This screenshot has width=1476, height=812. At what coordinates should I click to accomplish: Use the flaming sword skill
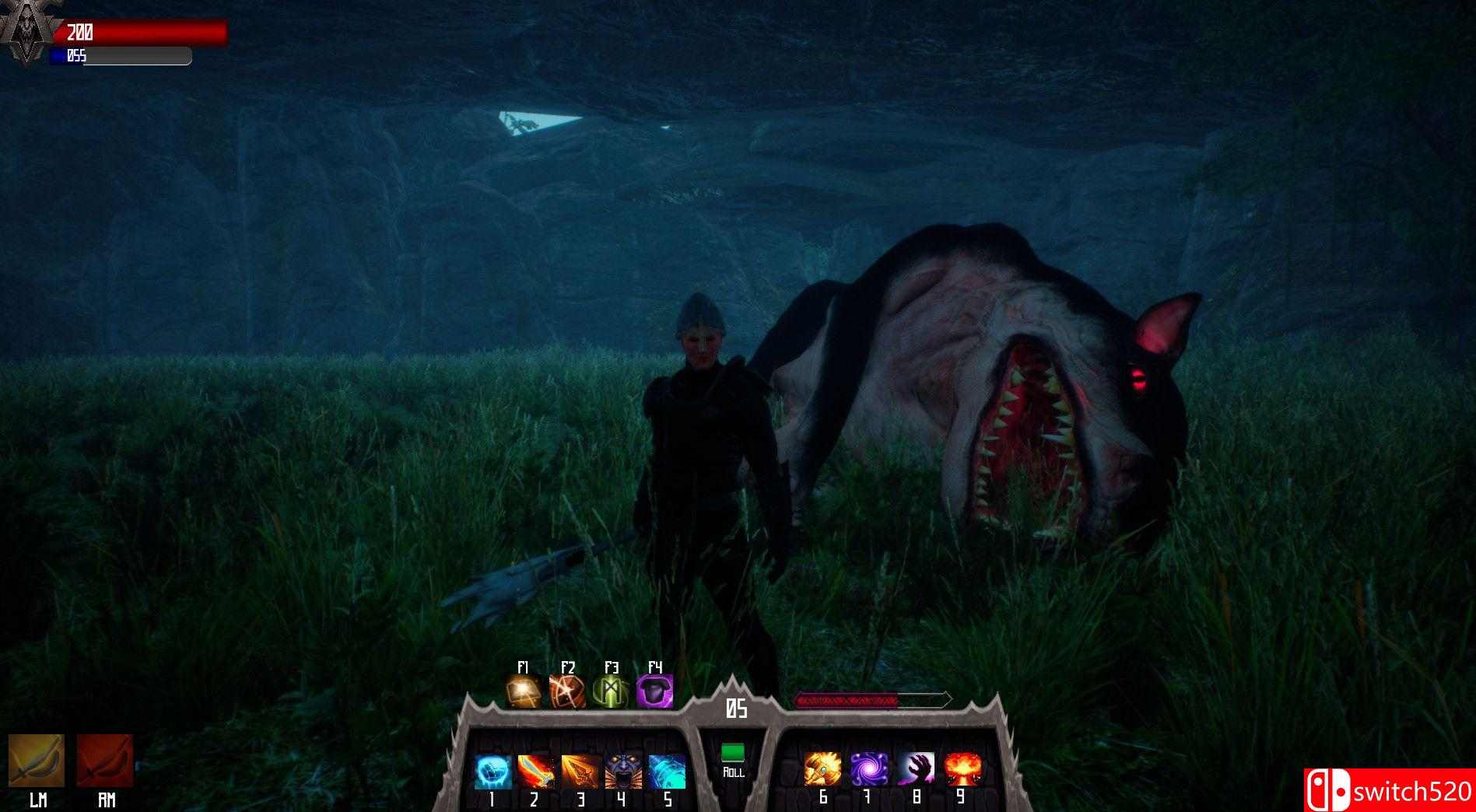coord(537,772)
